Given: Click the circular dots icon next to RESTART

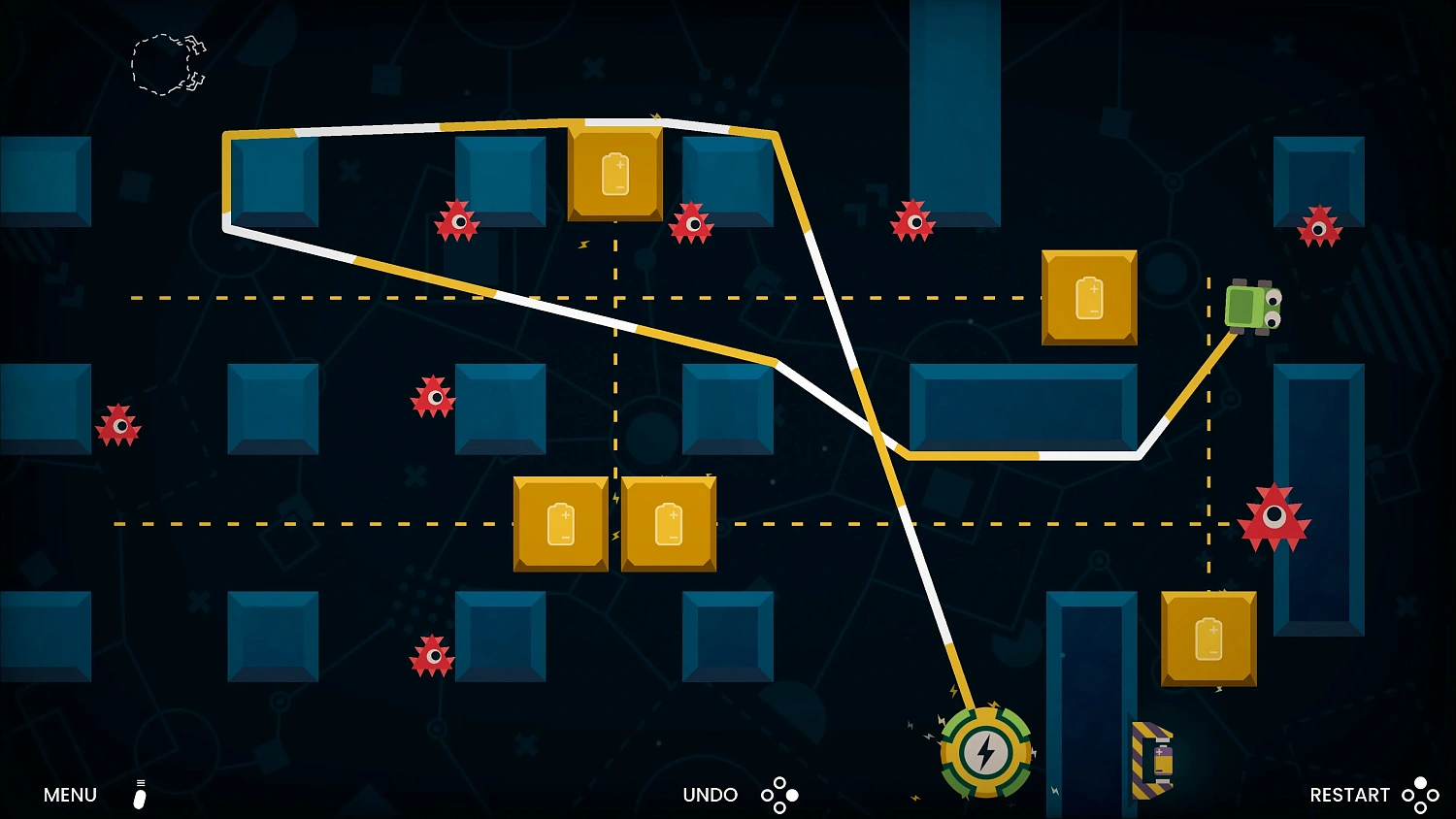Looking at the screenshot, I should coord(1421,795).
